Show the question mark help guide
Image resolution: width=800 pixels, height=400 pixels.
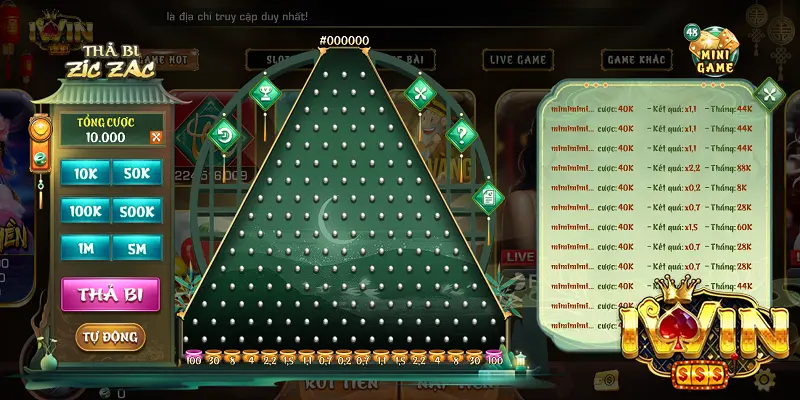[461, 132]
